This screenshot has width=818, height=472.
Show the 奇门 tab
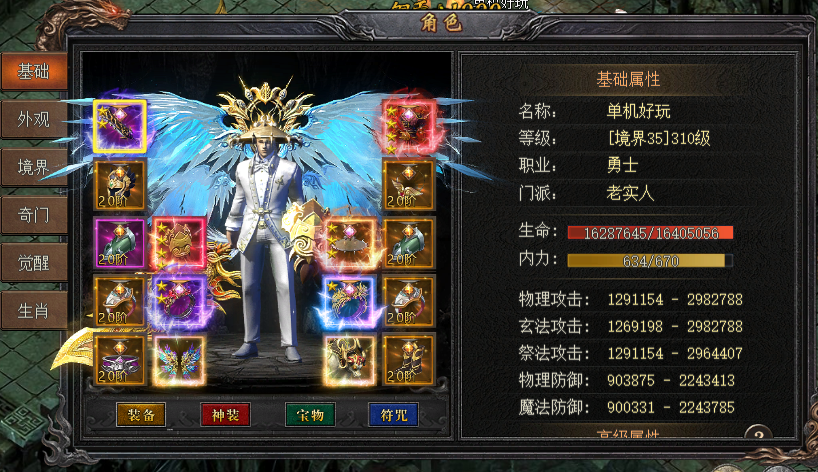click(33, 214)
